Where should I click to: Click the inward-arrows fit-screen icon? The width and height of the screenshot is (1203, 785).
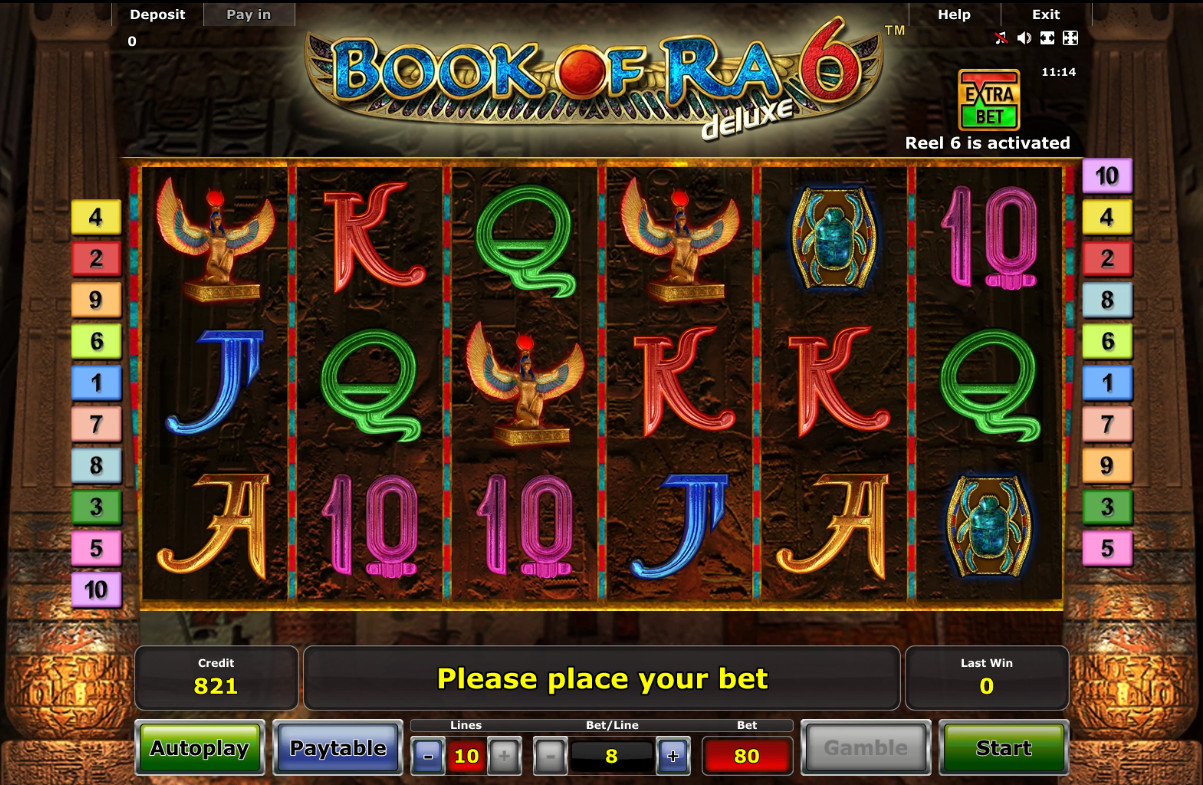1047,38
